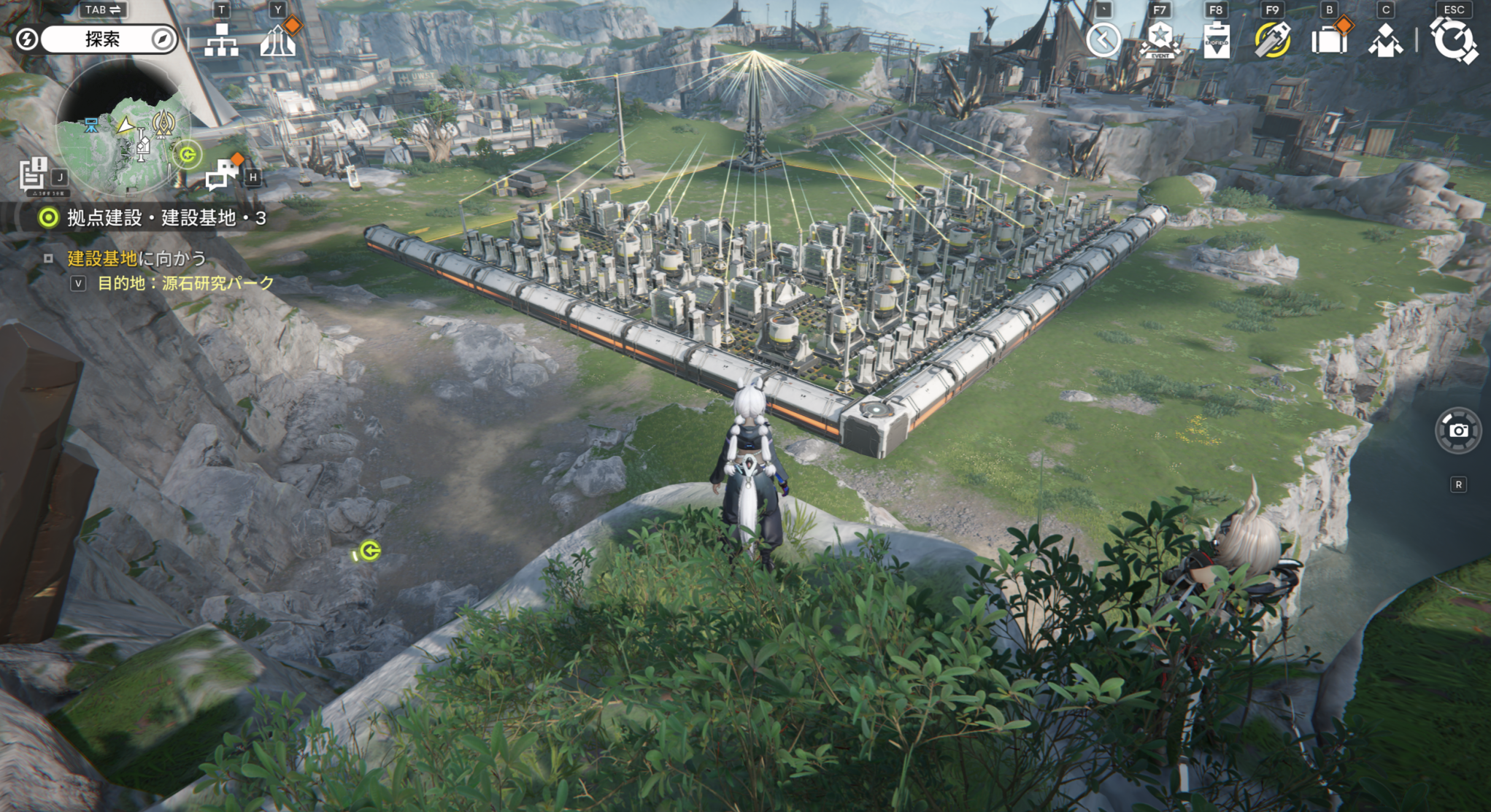Open the Endfield clipboard icon
The width and height of the screenshot is (1491, 812).
[x=1216, y=40]
